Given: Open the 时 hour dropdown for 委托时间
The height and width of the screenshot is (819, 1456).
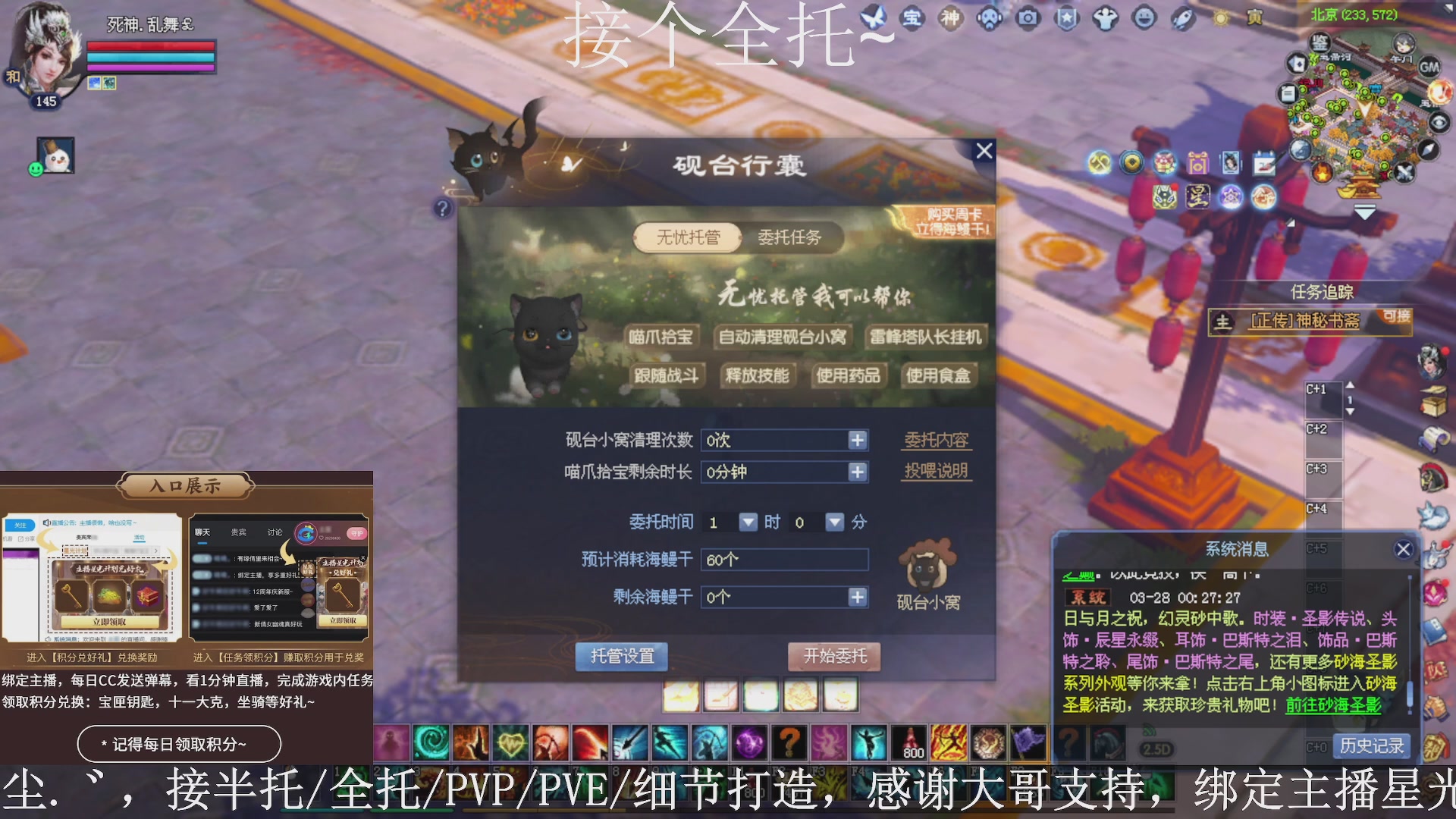Looking at the screenshot, I should [x=749, y=522].
